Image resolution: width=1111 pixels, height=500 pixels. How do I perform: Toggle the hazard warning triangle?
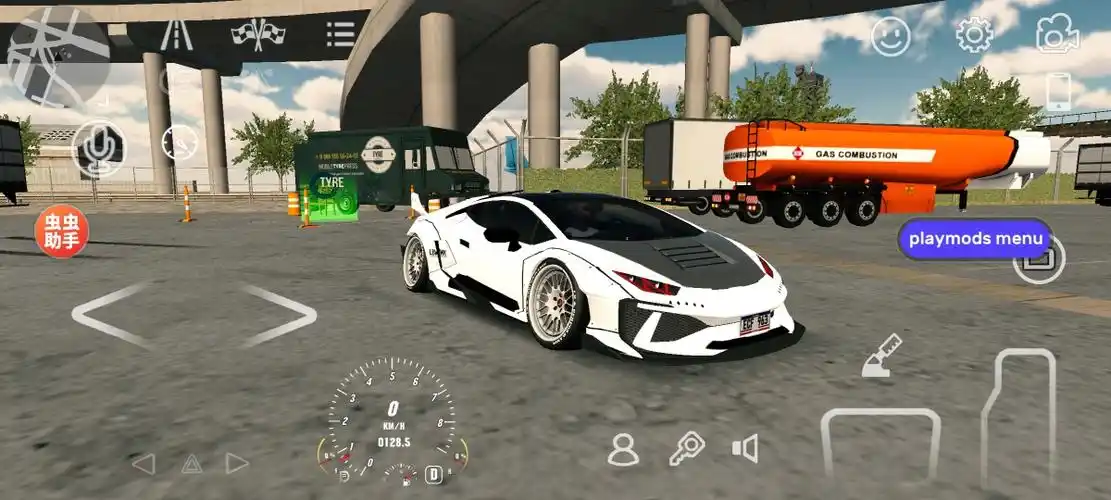click(x=191, y=464)
